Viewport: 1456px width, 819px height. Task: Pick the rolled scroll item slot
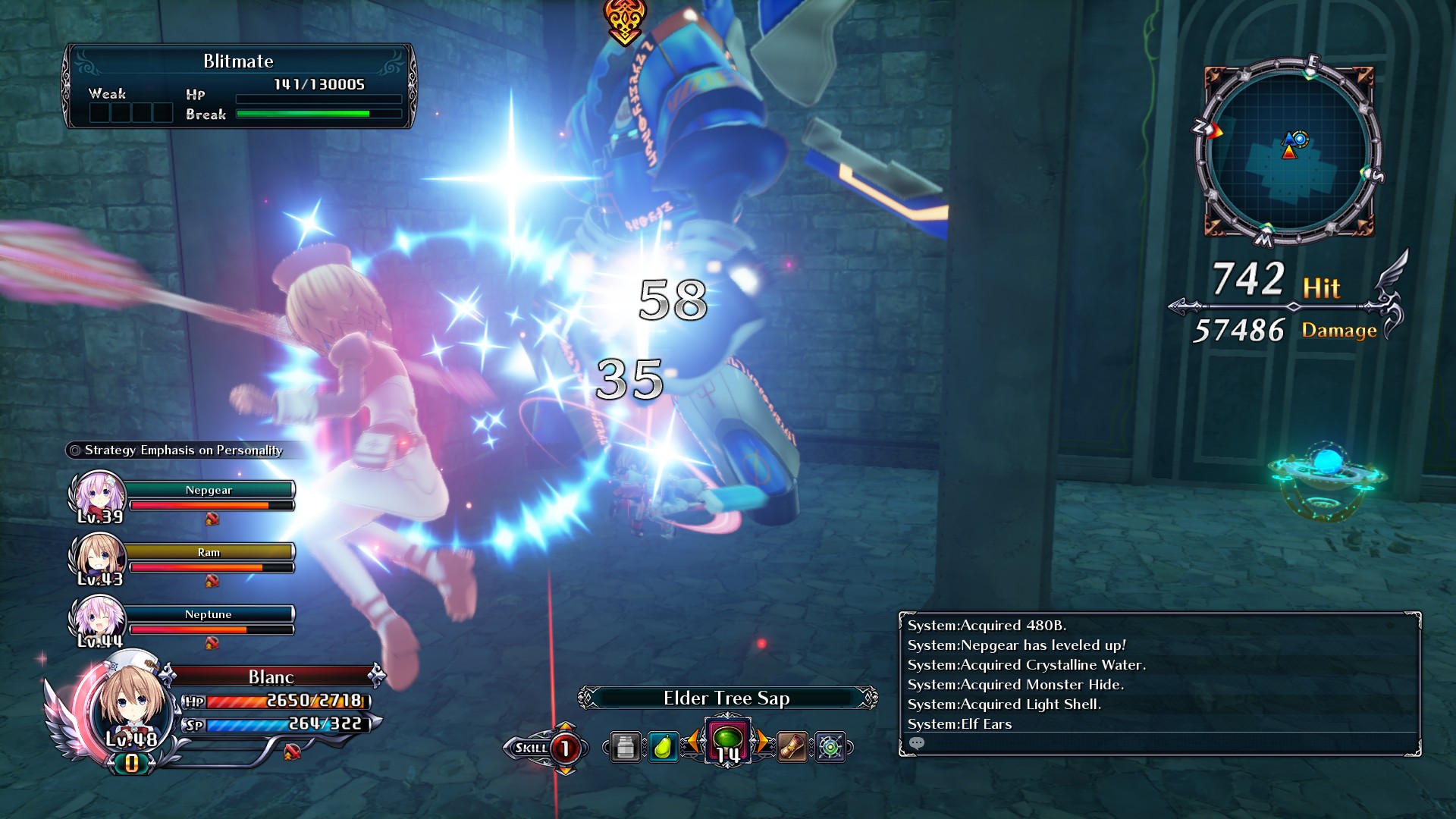pos(792,748)
